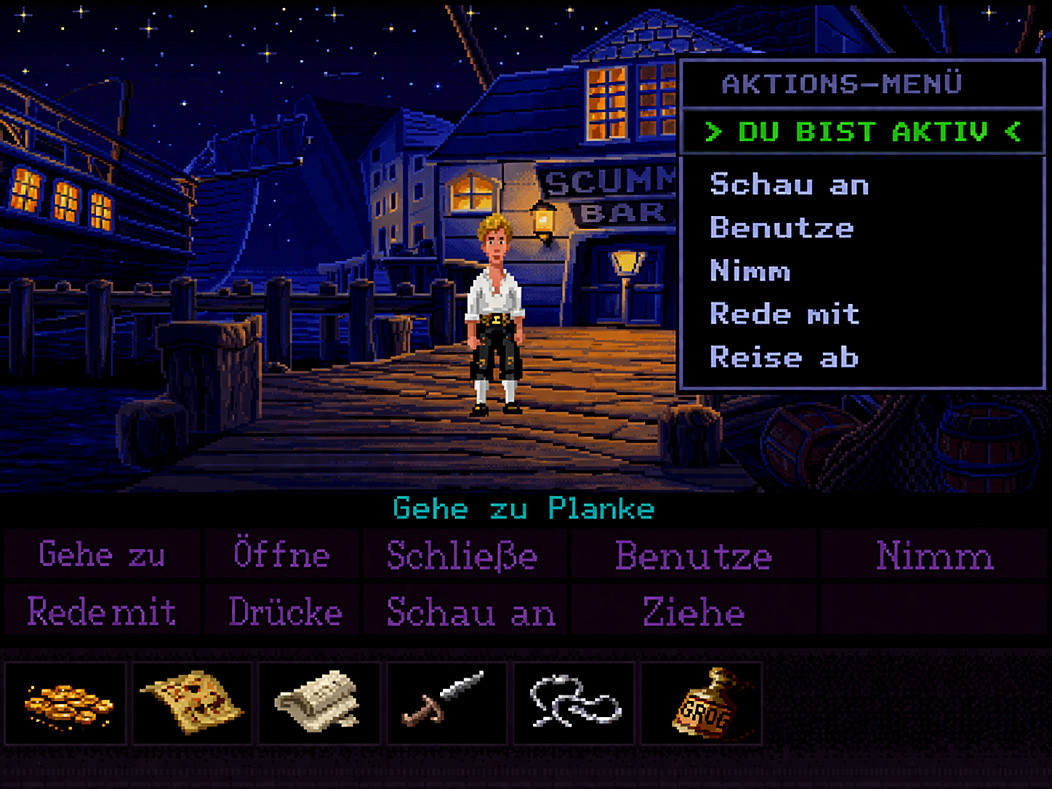Choose the sword from the inventory
The width and height of the screenshot is (1052, 789).
[446, 704]
